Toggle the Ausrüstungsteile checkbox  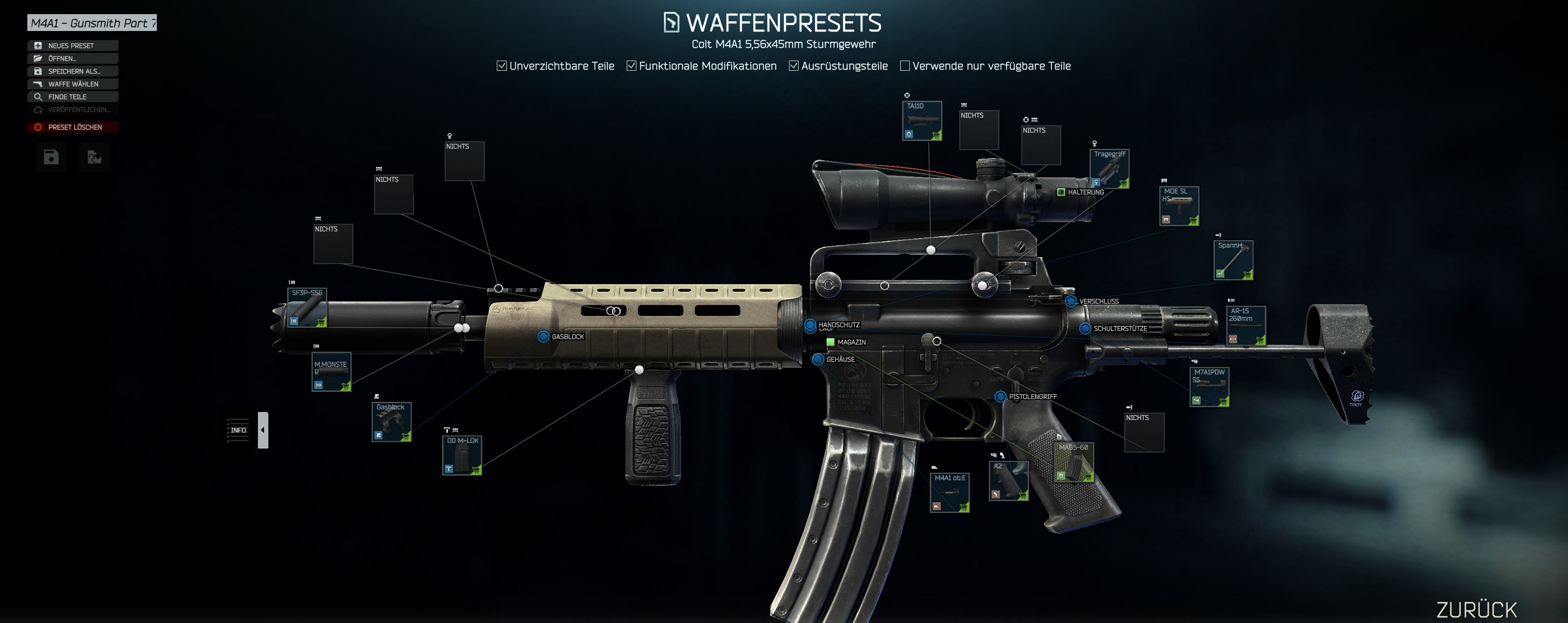click(794, 66)
